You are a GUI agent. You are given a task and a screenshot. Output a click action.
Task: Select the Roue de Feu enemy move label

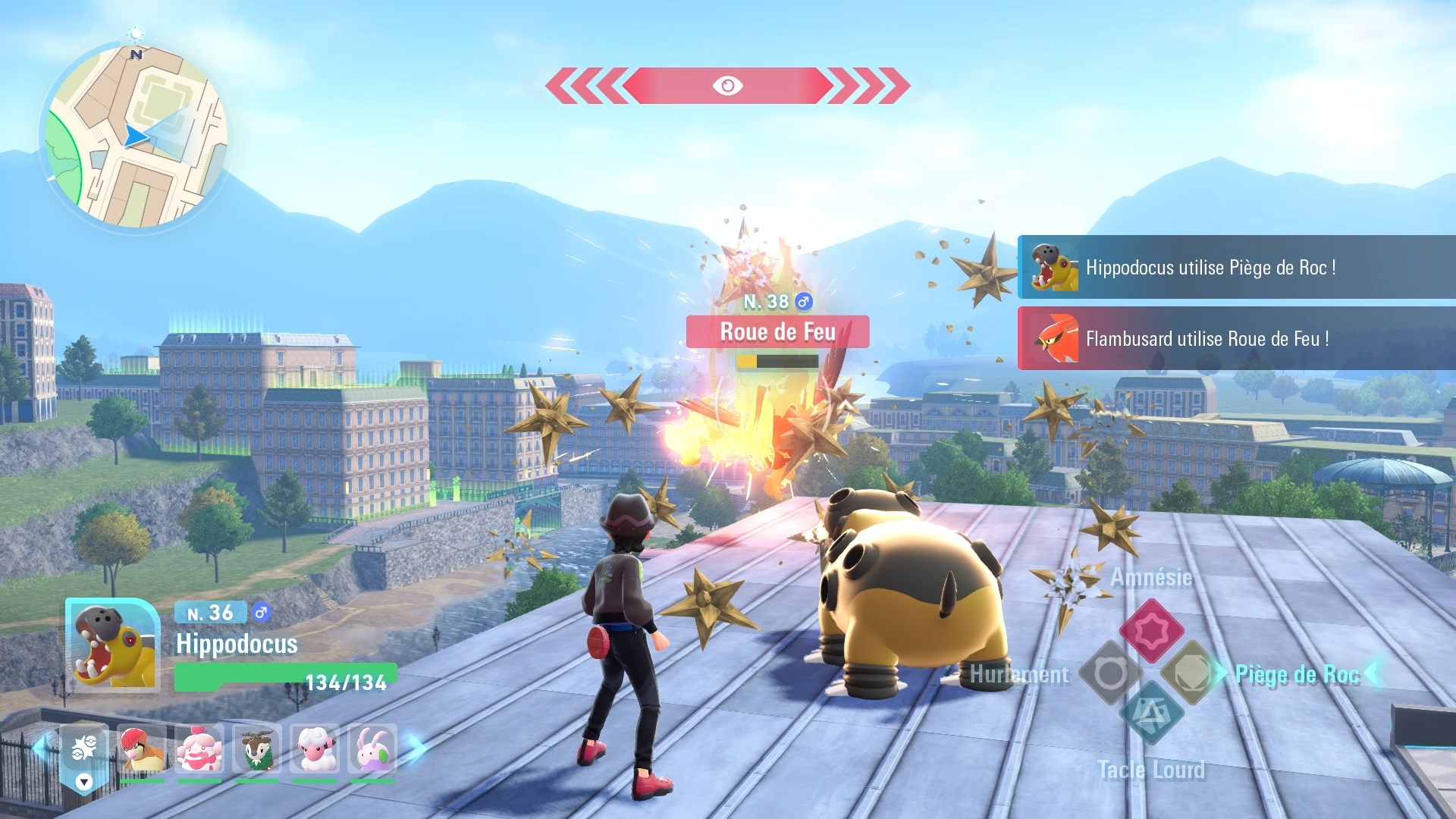point(777,332)
